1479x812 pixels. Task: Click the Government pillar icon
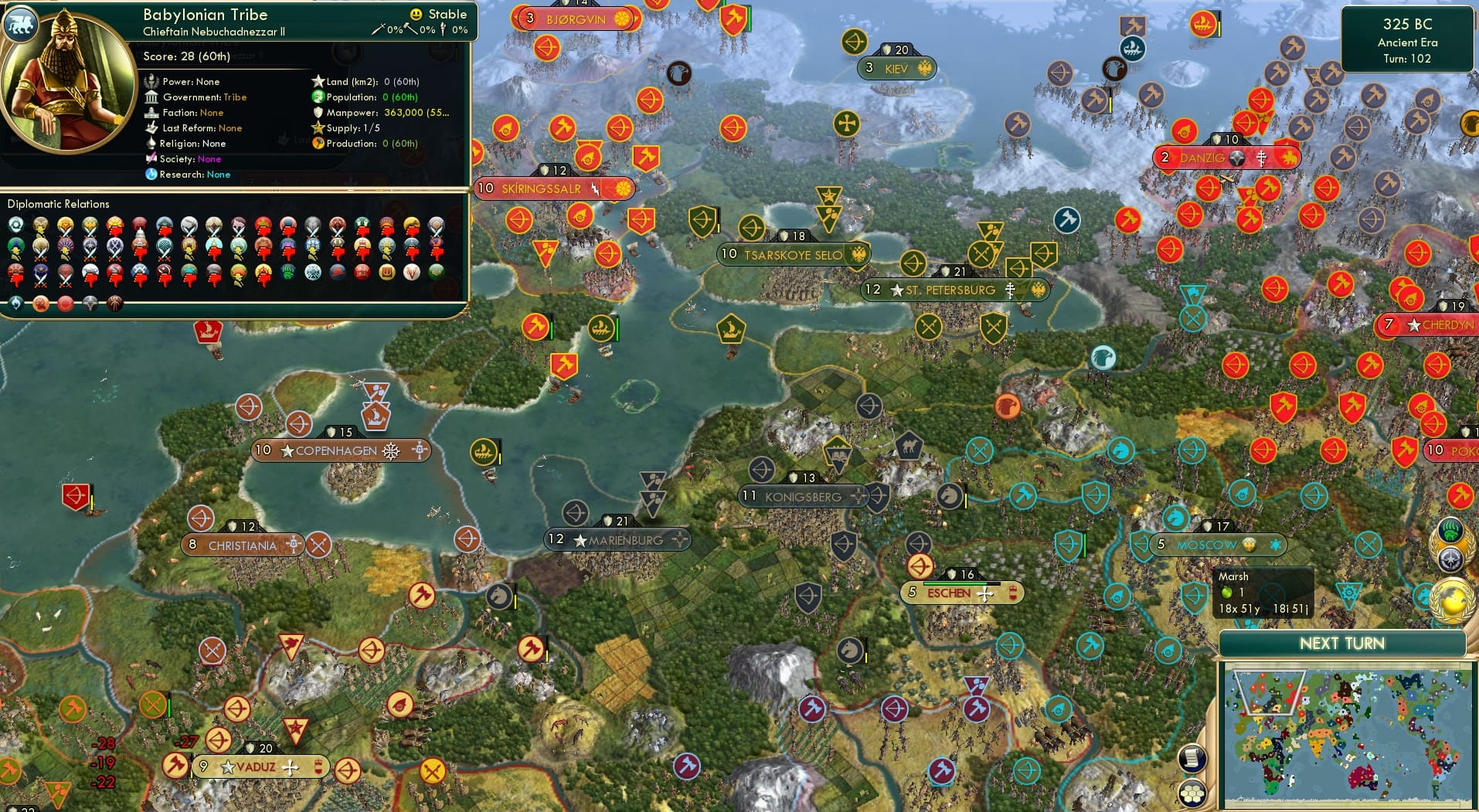[151, 97]
